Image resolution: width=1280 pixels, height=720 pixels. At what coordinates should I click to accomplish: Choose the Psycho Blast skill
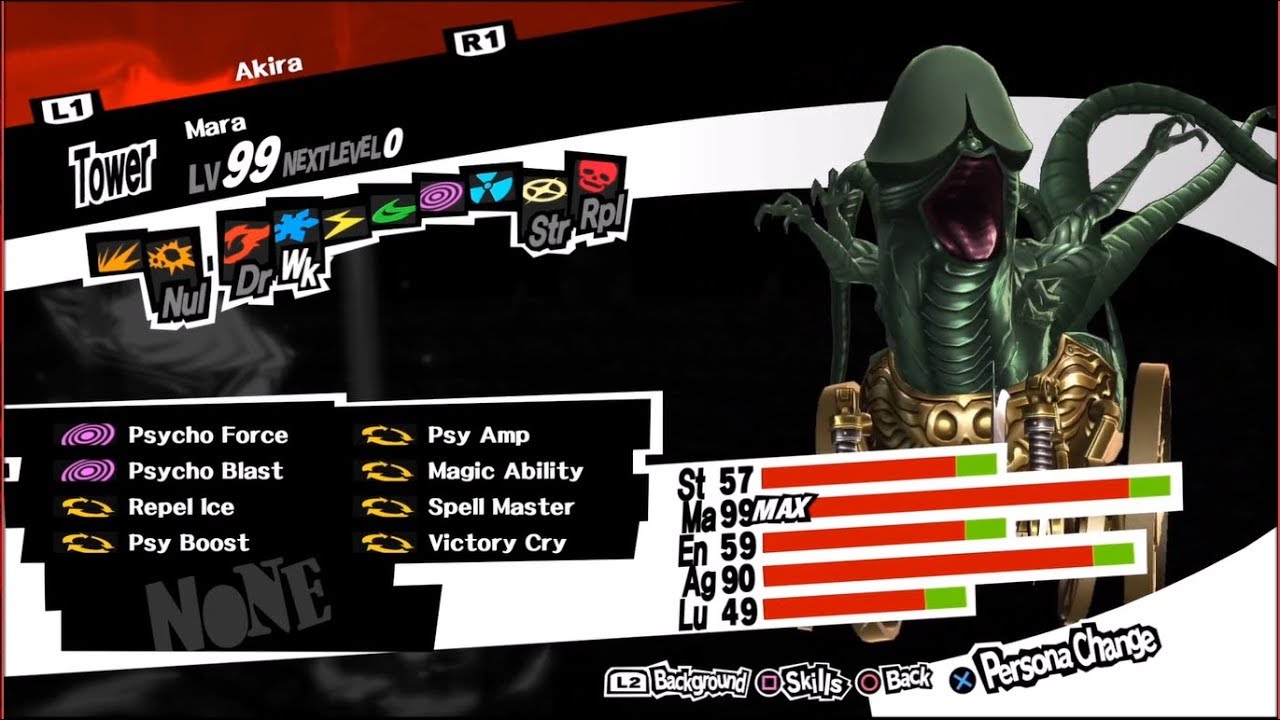[x=205, y=471]
